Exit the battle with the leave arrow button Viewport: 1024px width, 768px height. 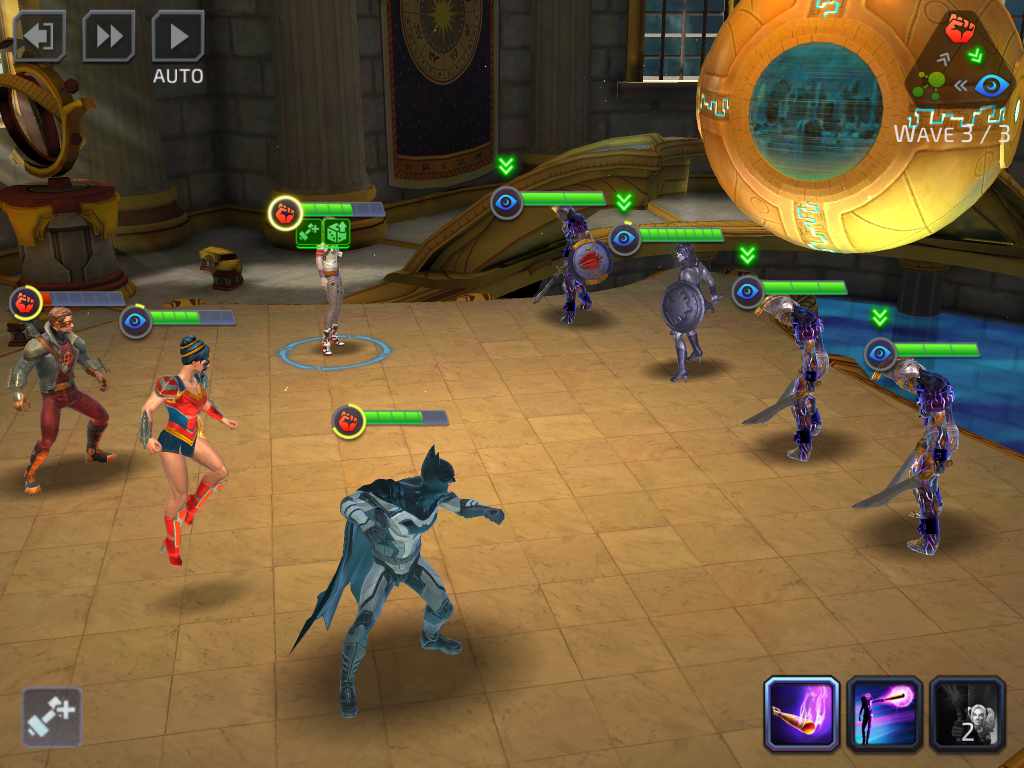pyautogui.click(x=39, y=37)
